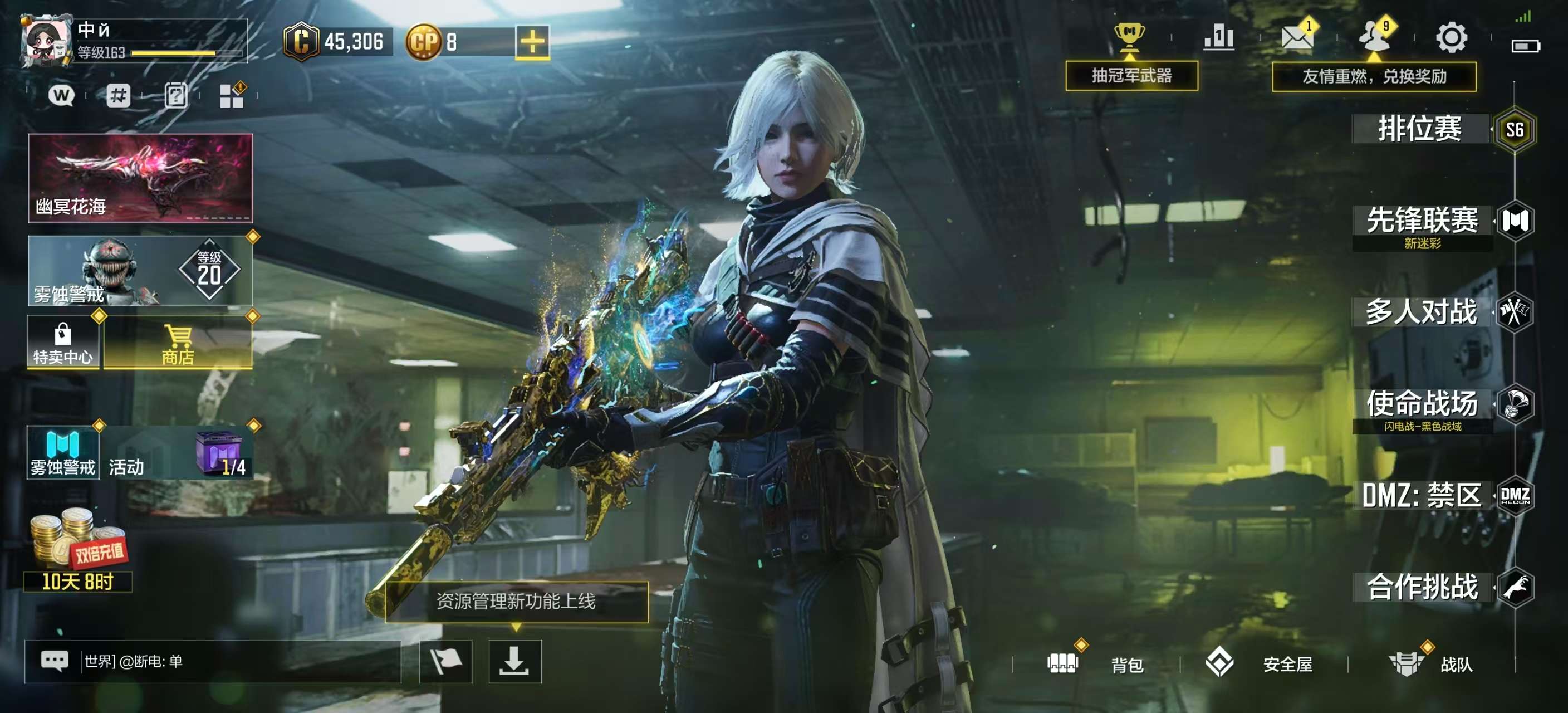The width and height of the screenshot is (1568, 713).
Task: Add CP with the yellow plus button
Action: pyautogui.click(x=532, y=42)
